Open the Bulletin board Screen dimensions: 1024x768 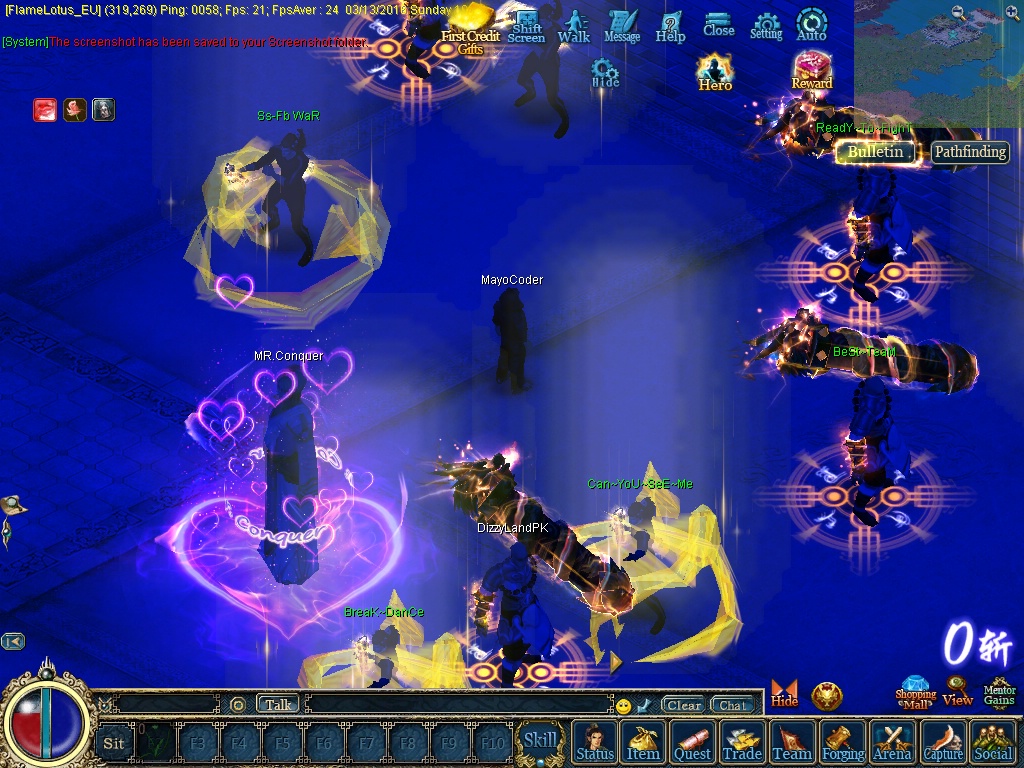click(876, 152)
